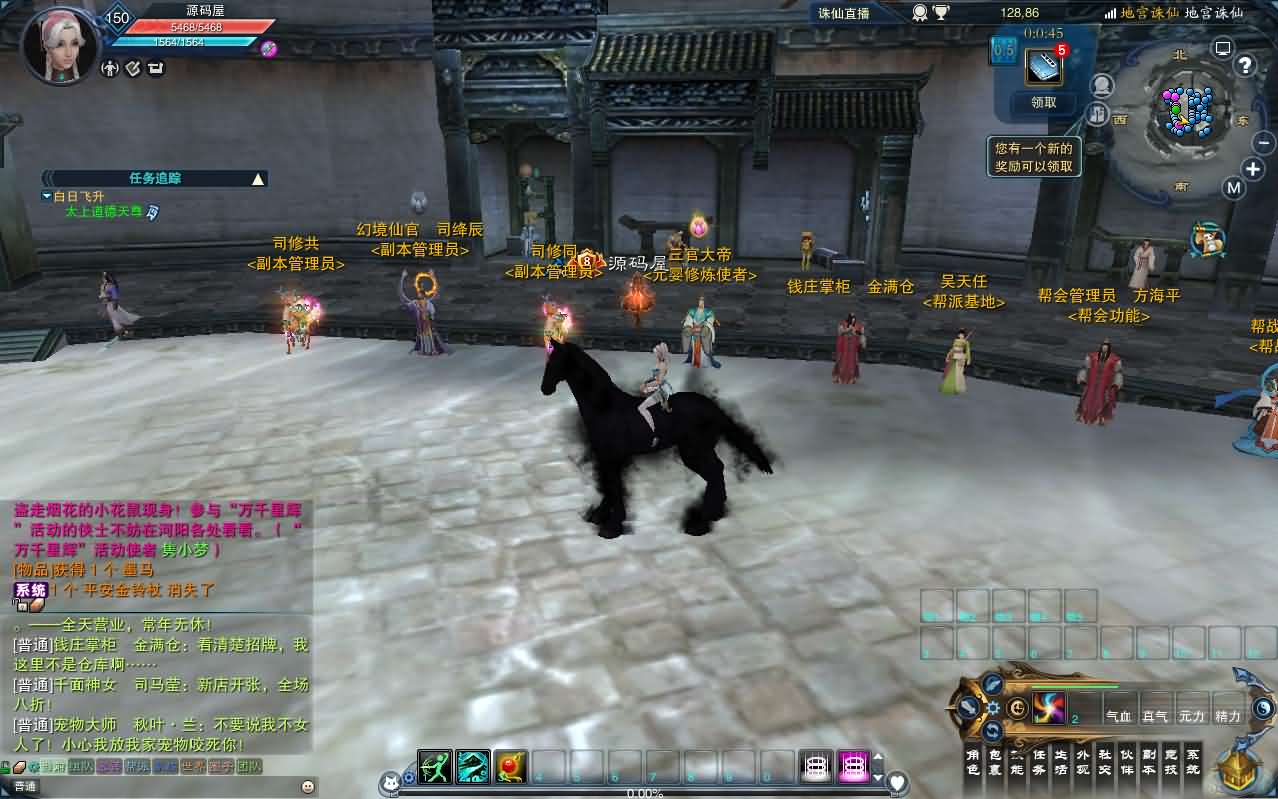Use the red orb skill in hotbar

510,767
